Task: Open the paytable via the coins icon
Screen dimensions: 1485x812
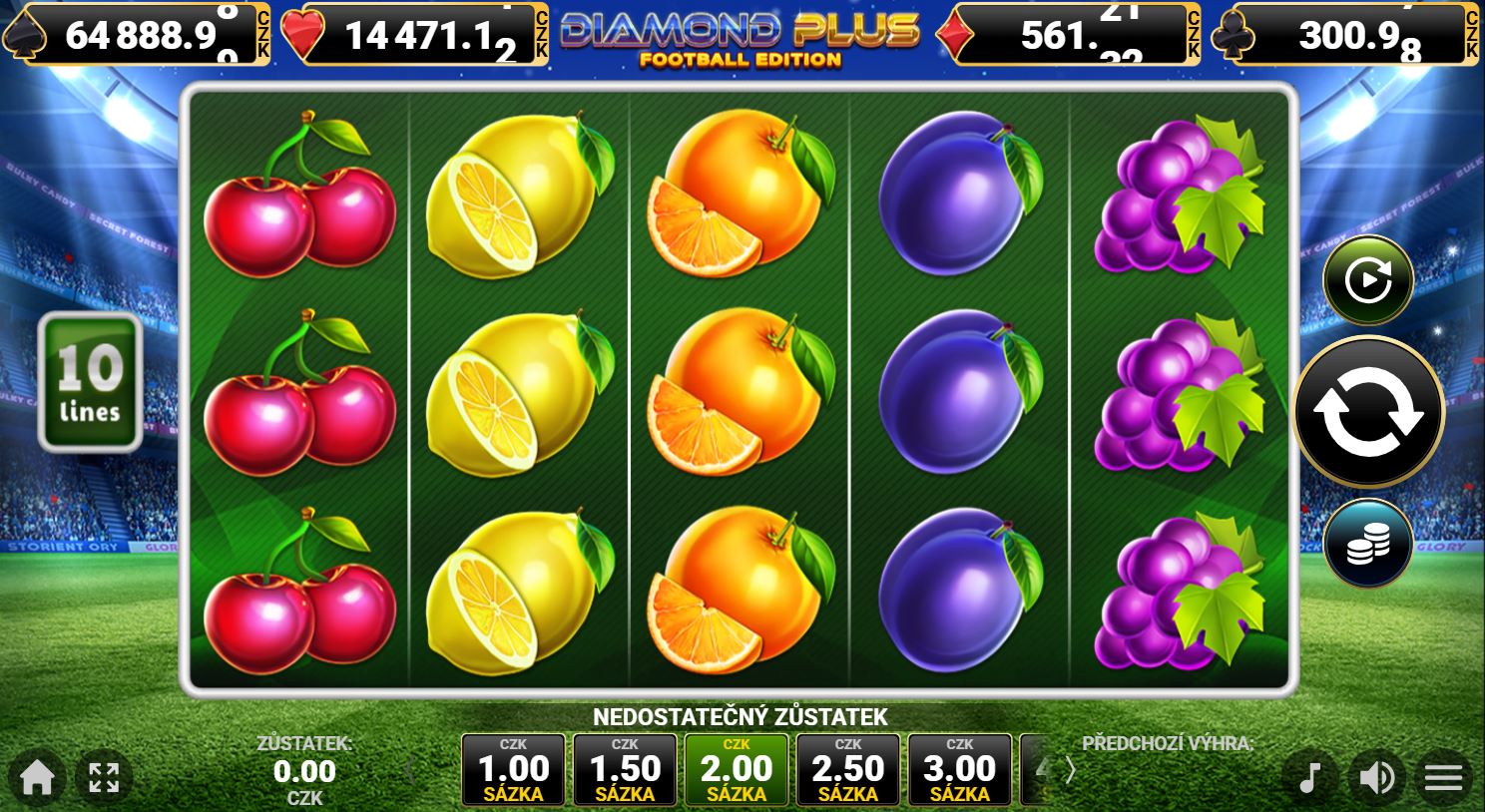Action: [x=1368, y=542]
